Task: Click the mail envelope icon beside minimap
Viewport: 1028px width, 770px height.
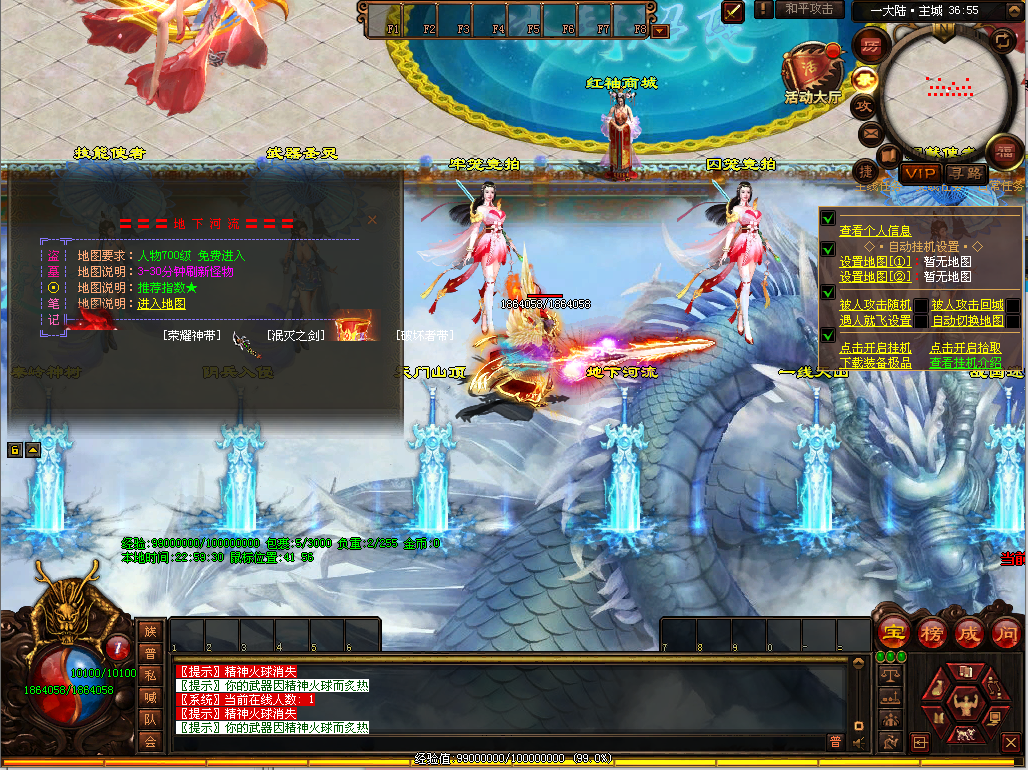Action: click(x=870, y=132)
